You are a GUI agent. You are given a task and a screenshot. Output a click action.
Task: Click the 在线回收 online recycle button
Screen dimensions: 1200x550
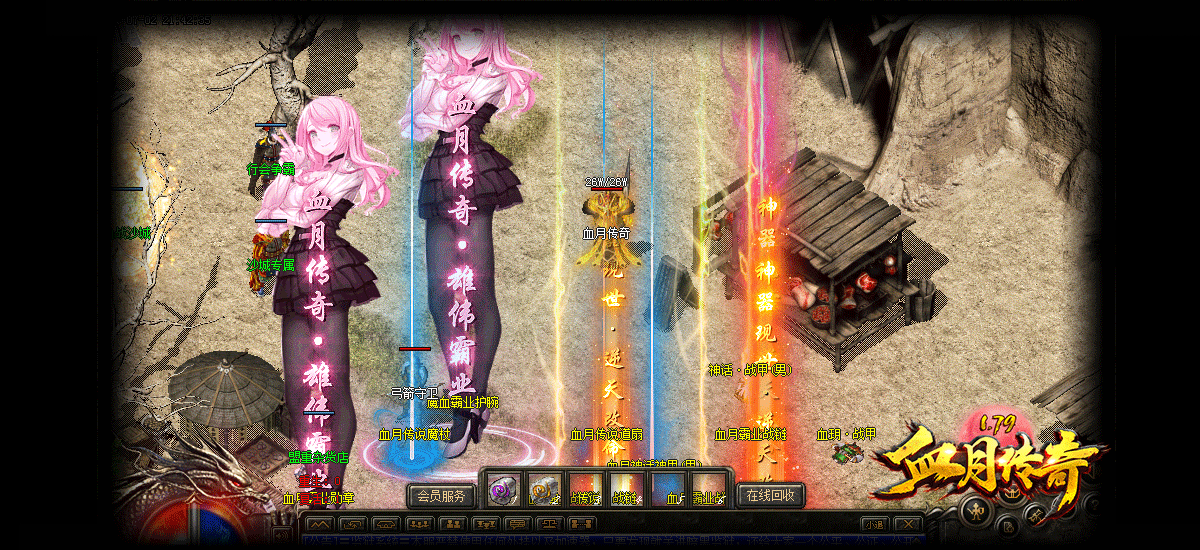coord(771,495)
